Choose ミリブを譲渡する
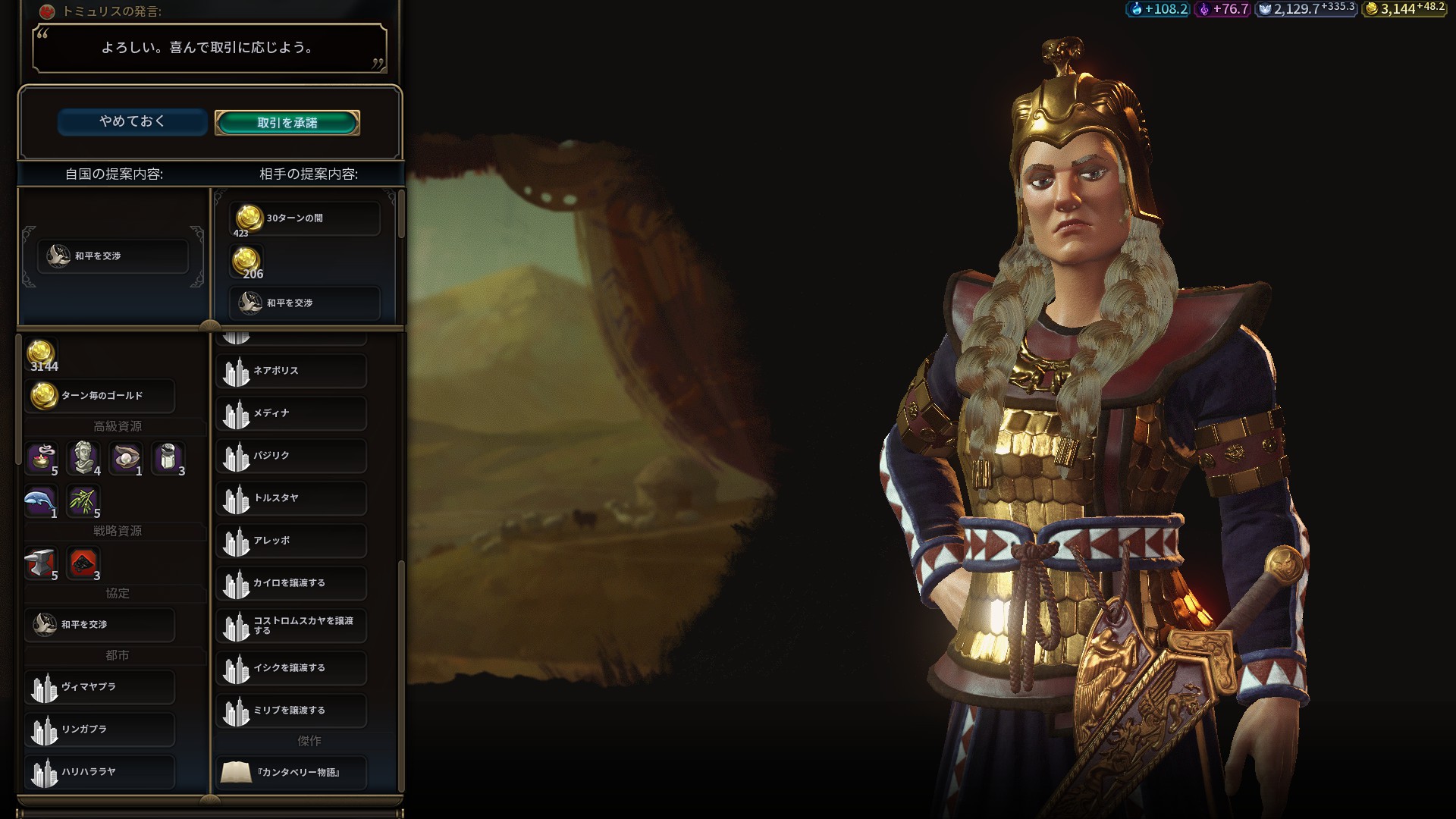Viewport: 1456px width, 819px height. click(291, 711)
